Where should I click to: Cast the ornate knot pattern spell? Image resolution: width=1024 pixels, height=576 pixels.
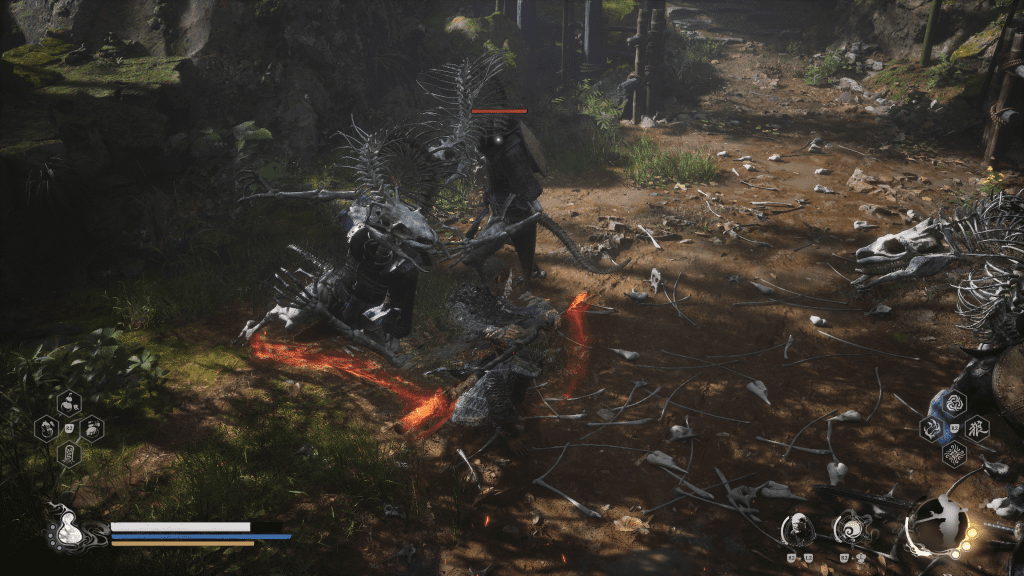954,454
